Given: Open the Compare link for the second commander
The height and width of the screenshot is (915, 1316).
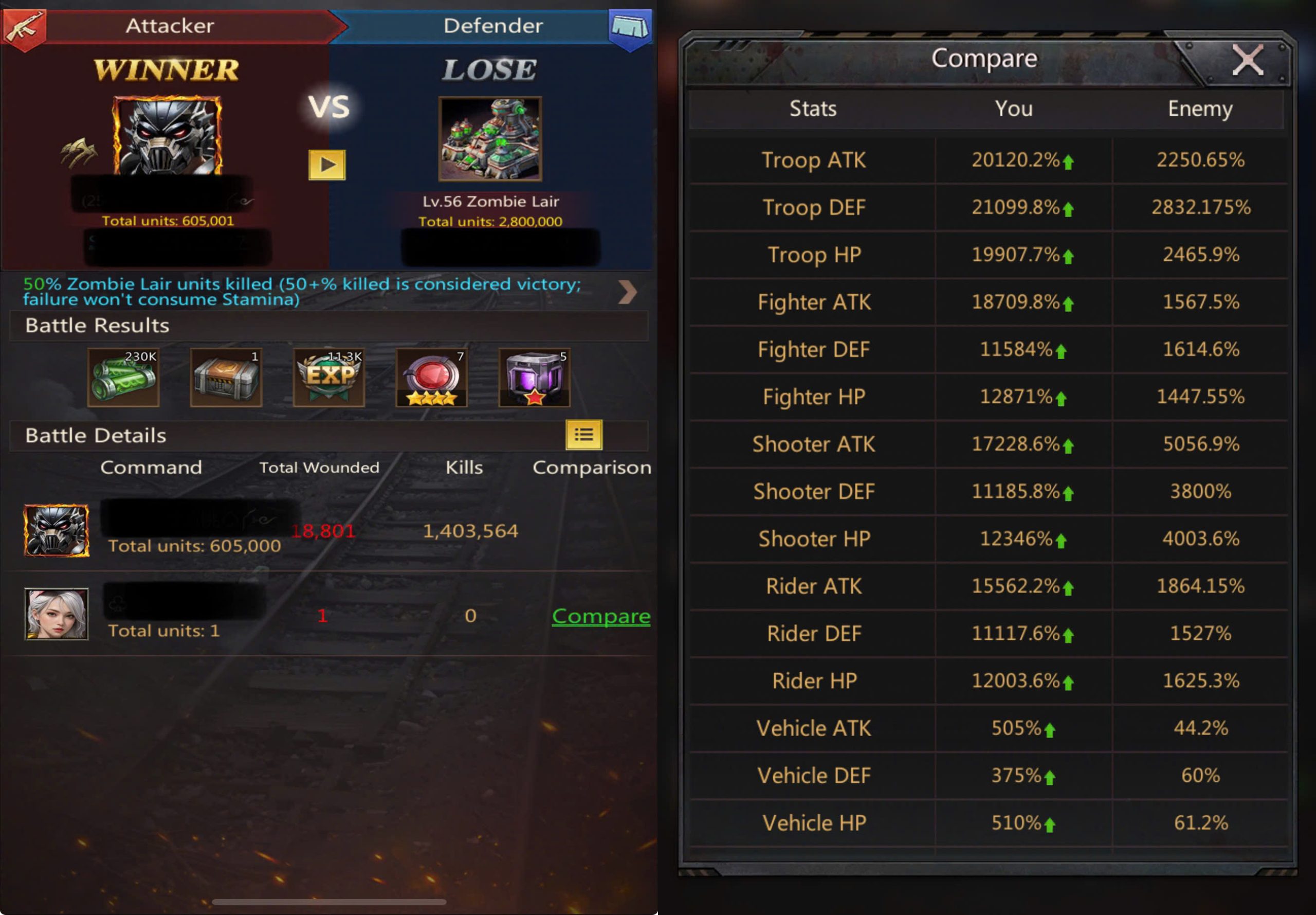Looking at the screenshot, I should coord(600,616).
